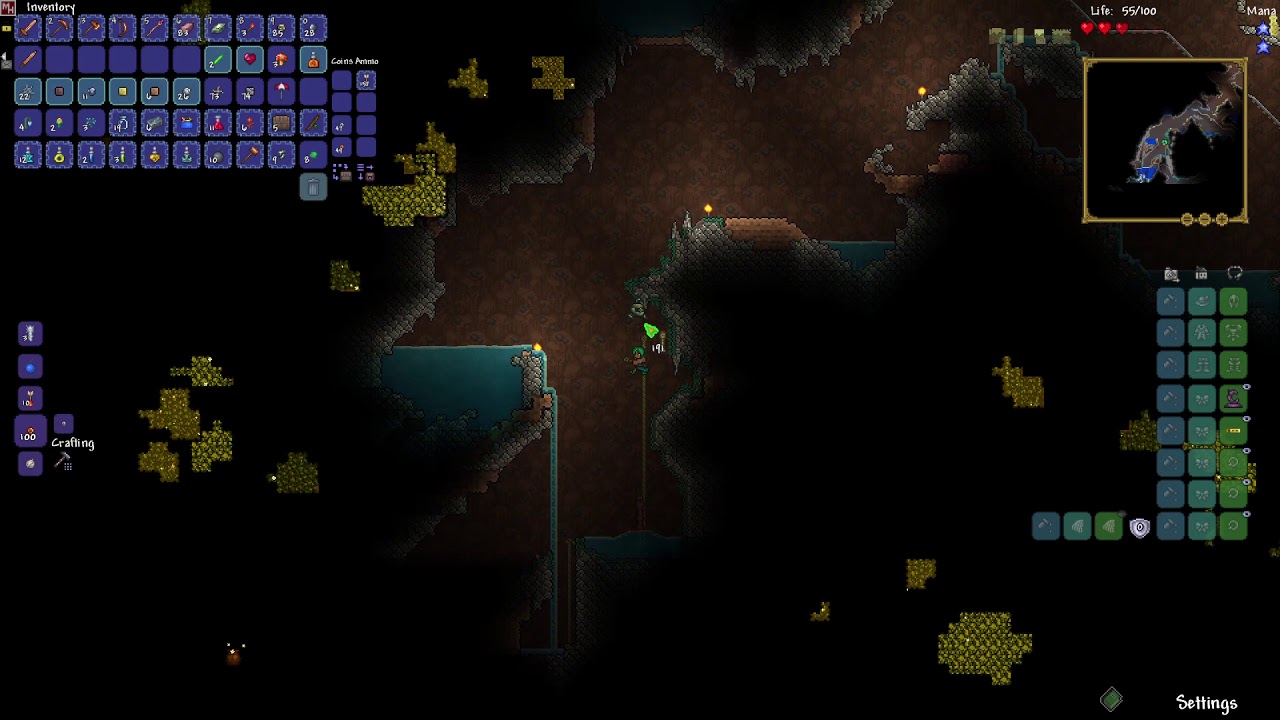The width and height of the screenshot is (1280, 720).
Task: Select the blue bomb crafting recipe
Action: 30,367
